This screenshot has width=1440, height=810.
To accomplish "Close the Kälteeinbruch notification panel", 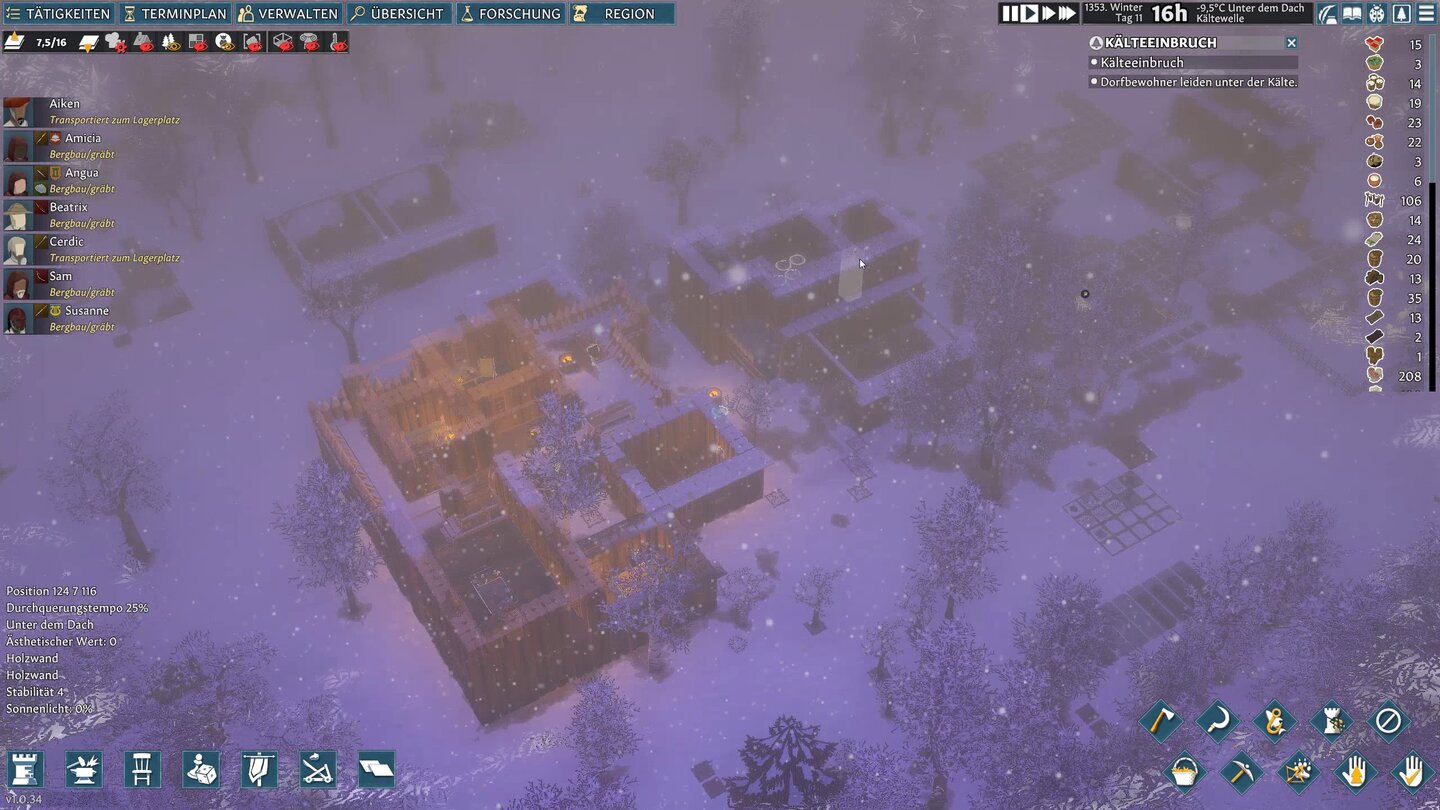I will click(1291, 43).
